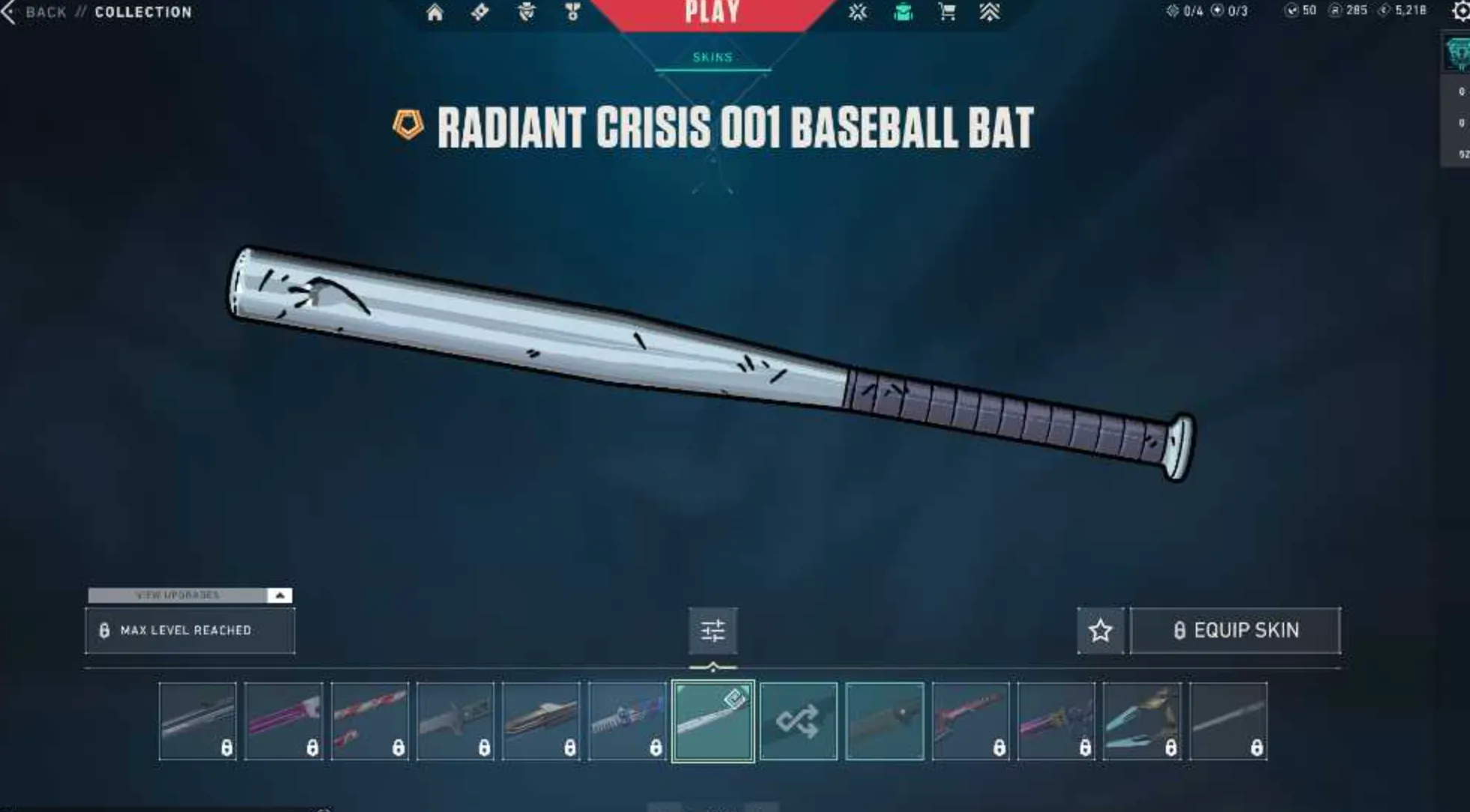
Task: Switch to the Skins tab
Action: pos(714,56)
